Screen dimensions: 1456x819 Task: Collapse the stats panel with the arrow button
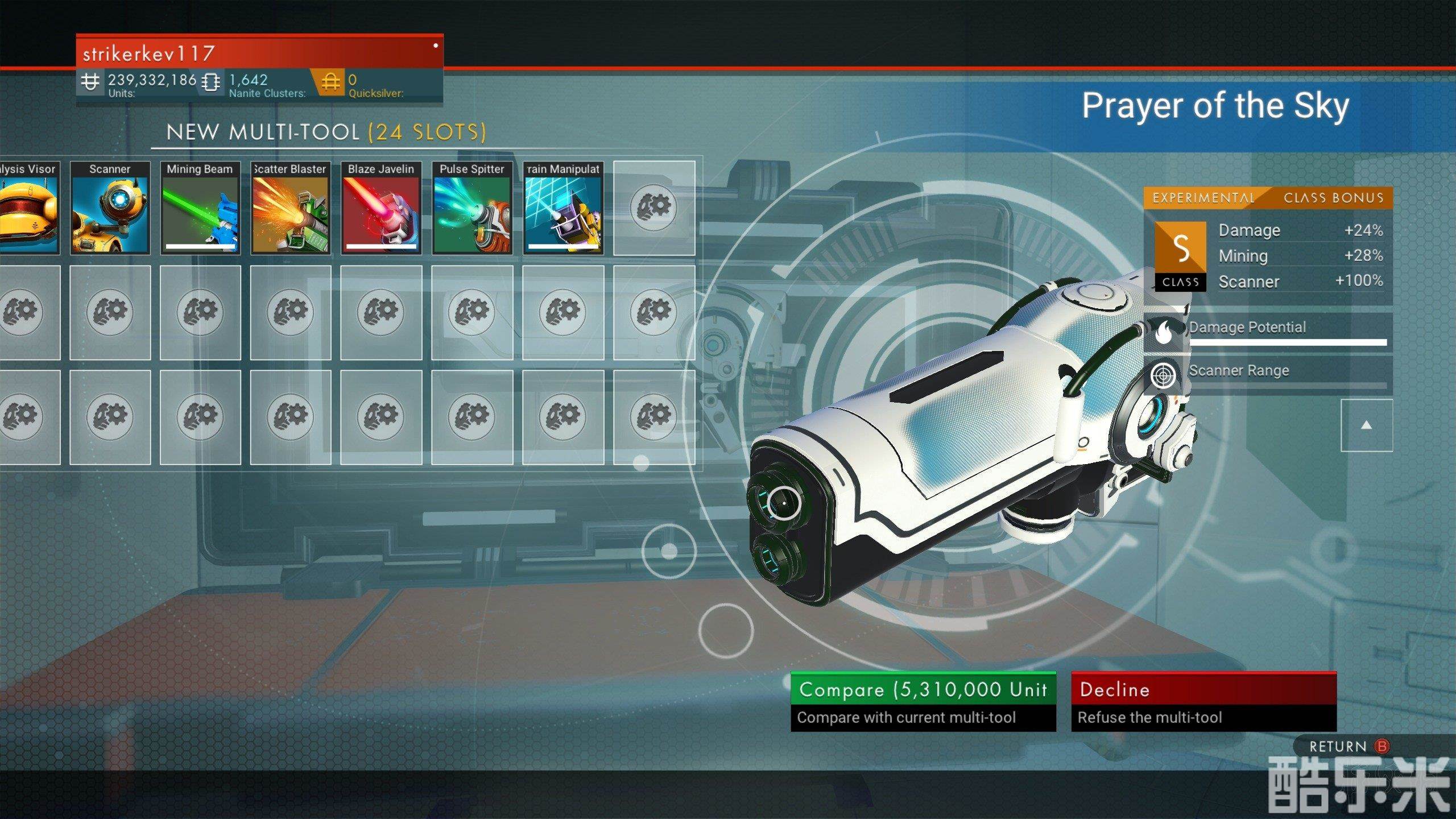[x=1366, y=425]
